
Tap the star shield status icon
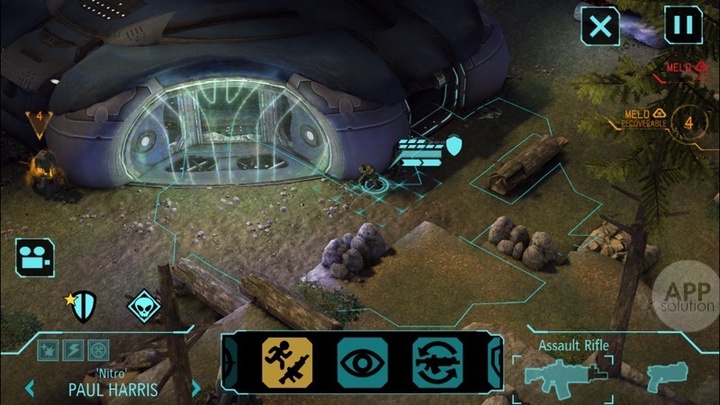pos(84,305)
